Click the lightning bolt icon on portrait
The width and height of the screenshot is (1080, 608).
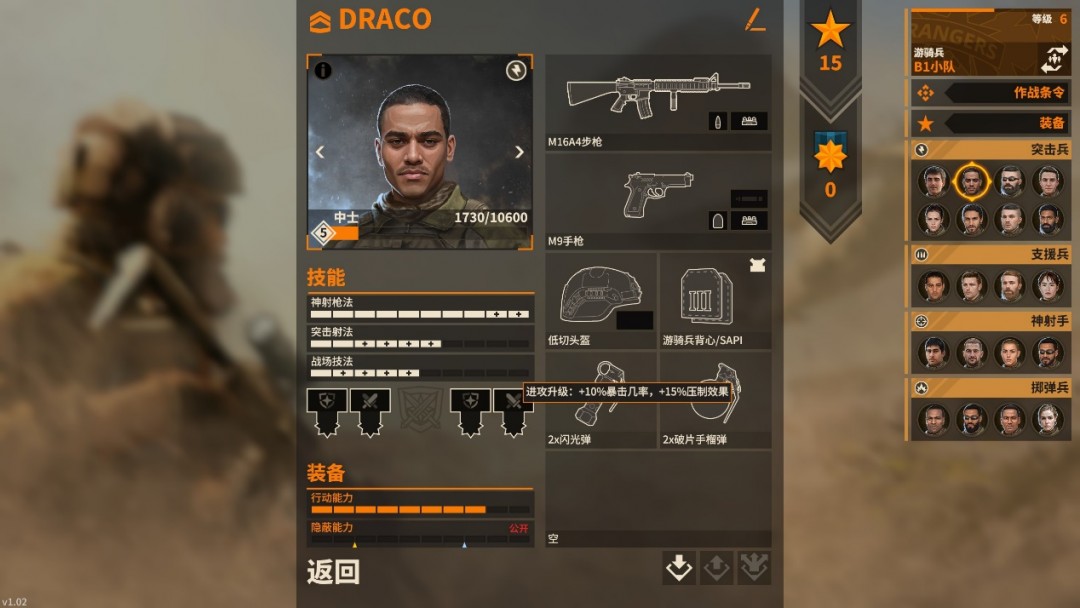pyautogui.click(x=516, y=71)
